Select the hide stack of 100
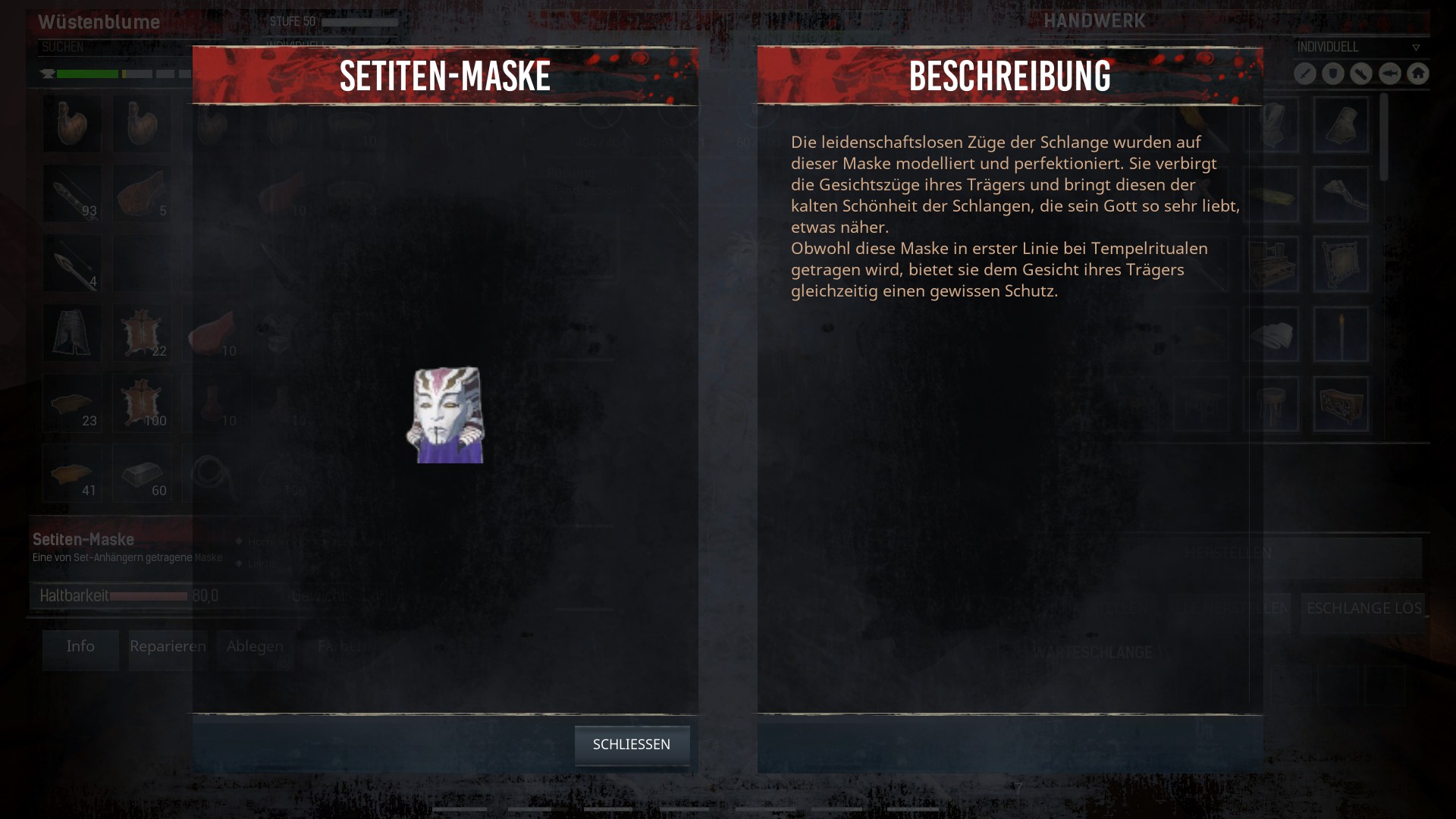This screenshot has width=1456, height=819. 142,403
